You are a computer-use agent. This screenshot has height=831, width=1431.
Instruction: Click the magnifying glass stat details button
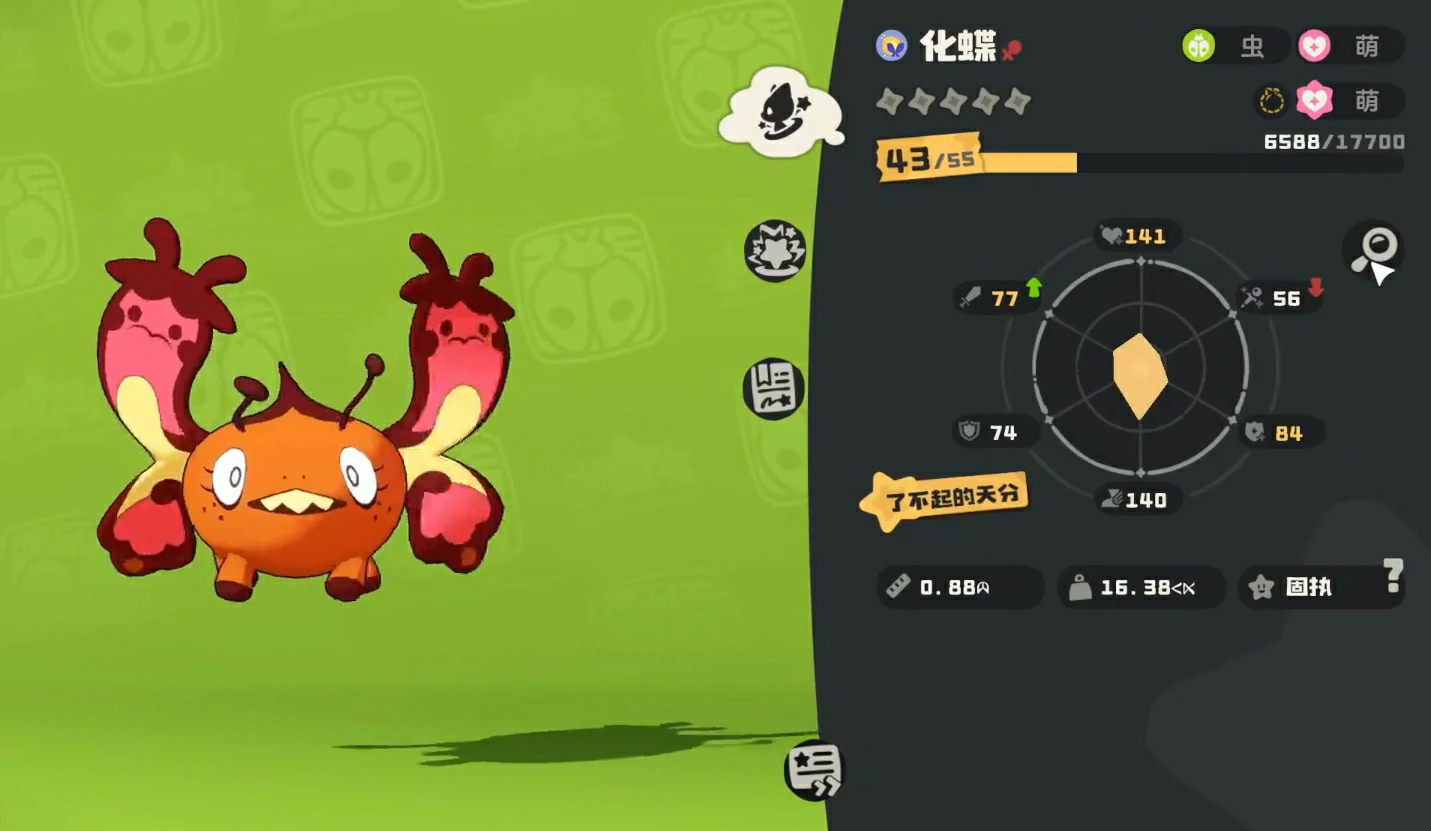tap(1373, 250)
